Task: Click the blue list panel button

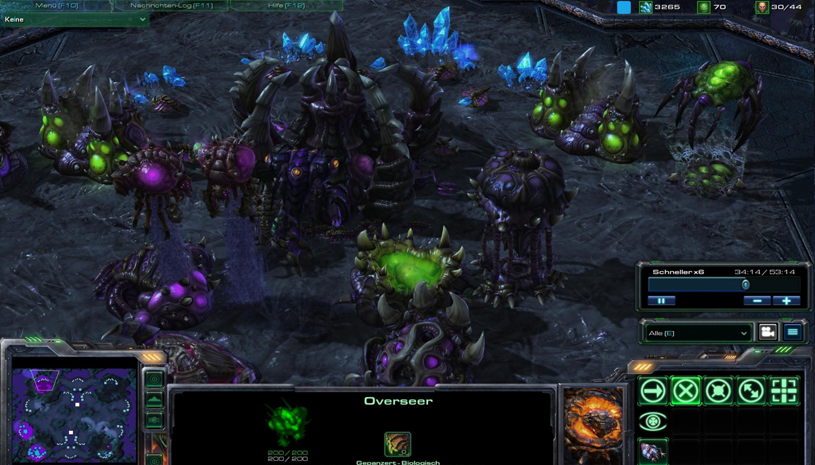Action: point(792,332)
